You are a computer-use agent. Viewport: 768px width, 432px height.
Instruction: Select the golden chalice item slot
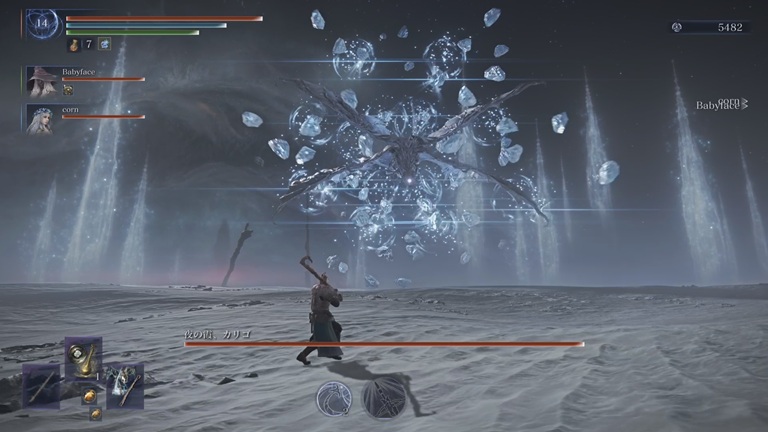pyautogui.click(x=83, y=357)
